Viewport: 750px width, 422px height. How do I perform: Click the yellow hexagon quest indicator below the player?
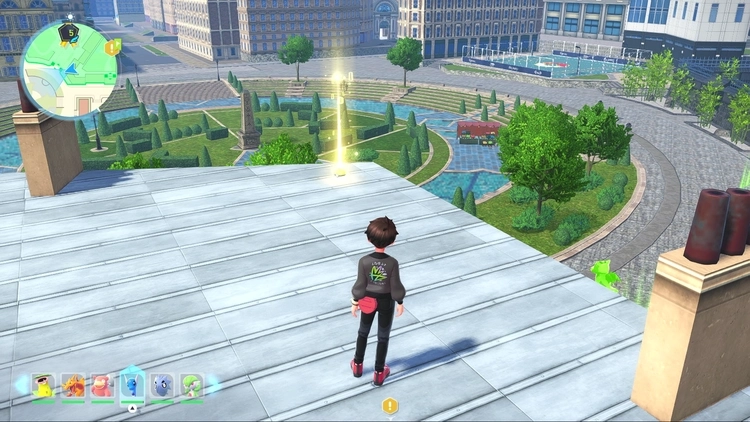tap(390, 406)
